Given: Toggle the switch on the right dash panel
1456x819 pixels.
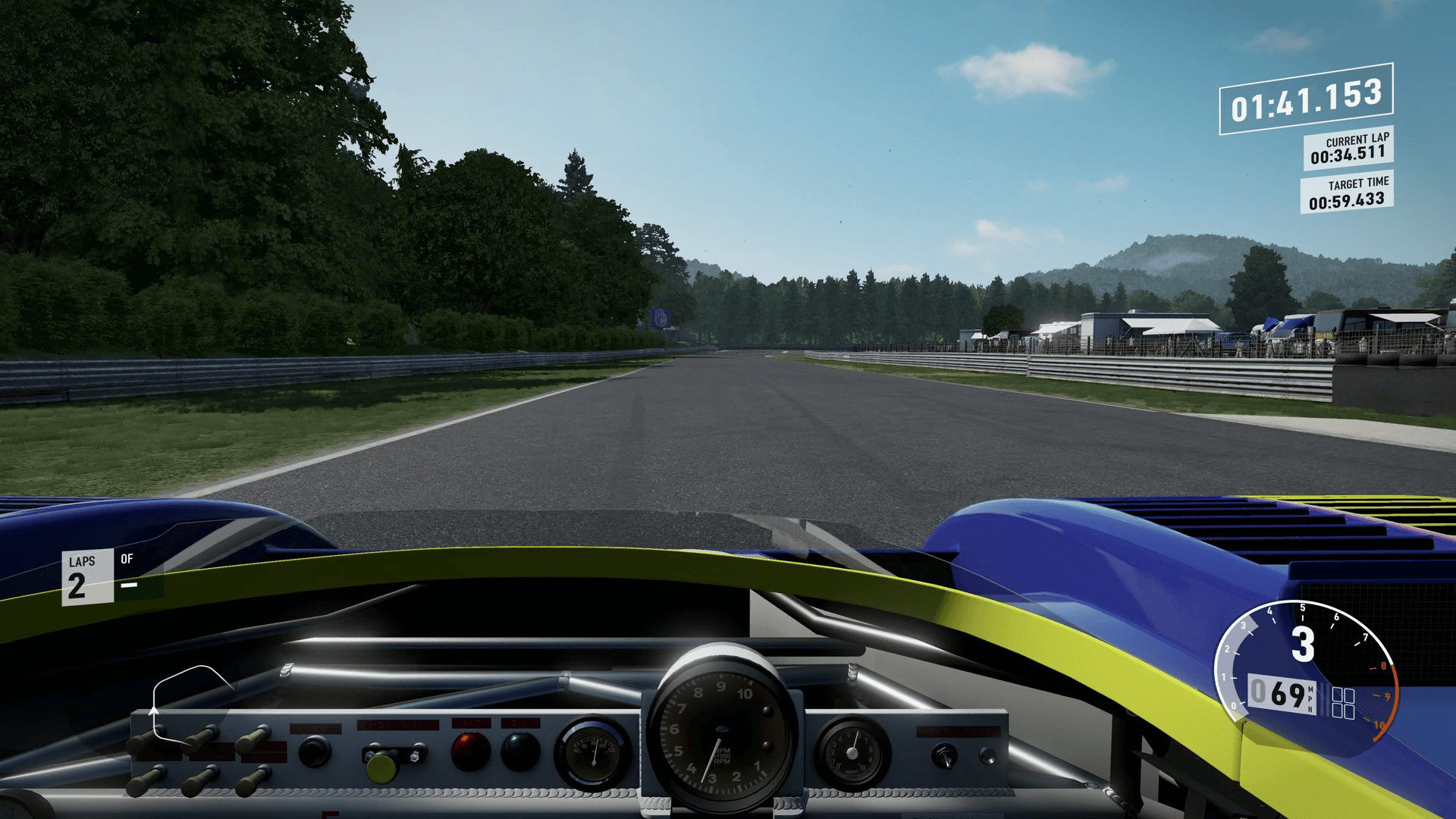Looking at the screenshot, I should [944, 756].
